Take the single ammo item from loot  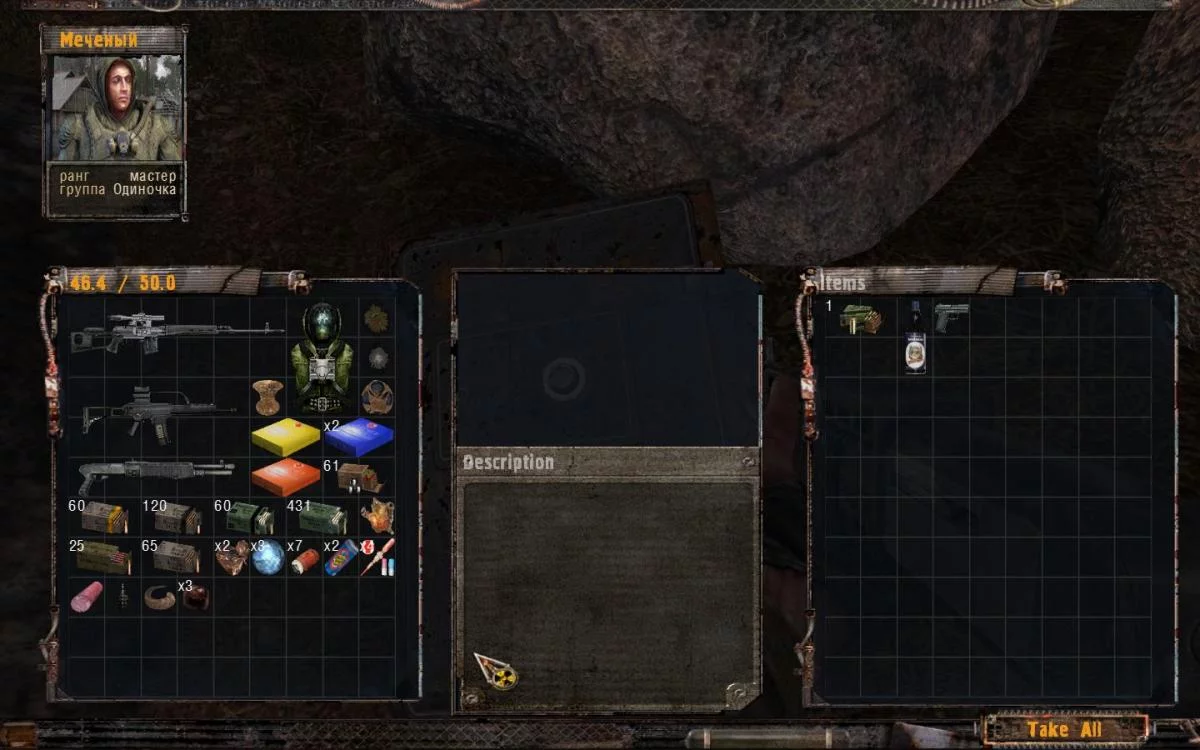(x=859, y=319)
